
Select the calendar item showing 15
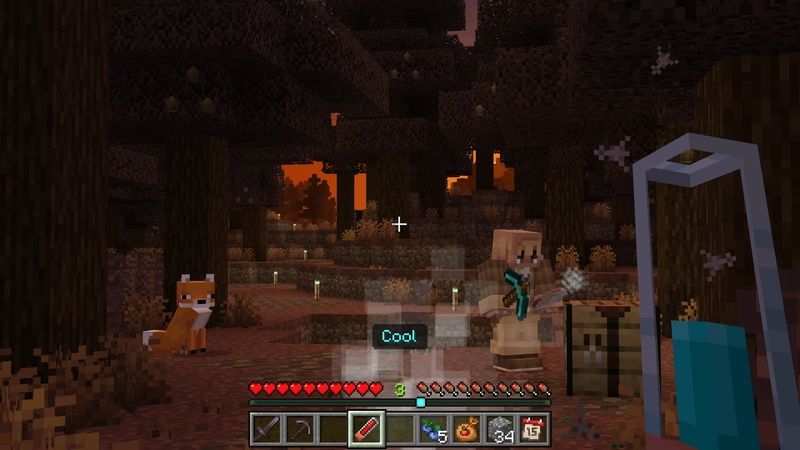(534, 430)
